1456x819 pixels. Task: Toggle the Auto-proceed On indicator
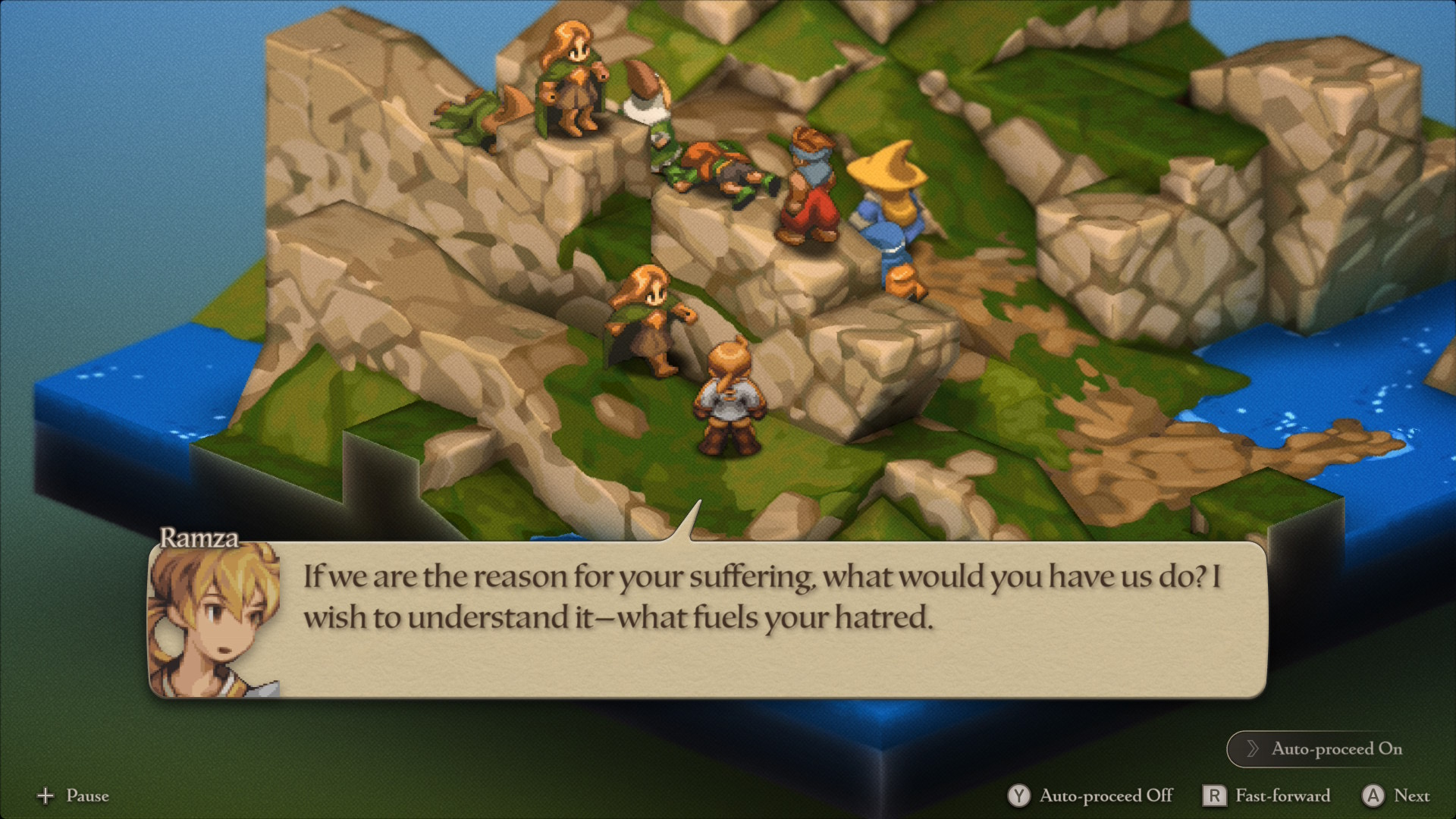[x=1324, y=749]
